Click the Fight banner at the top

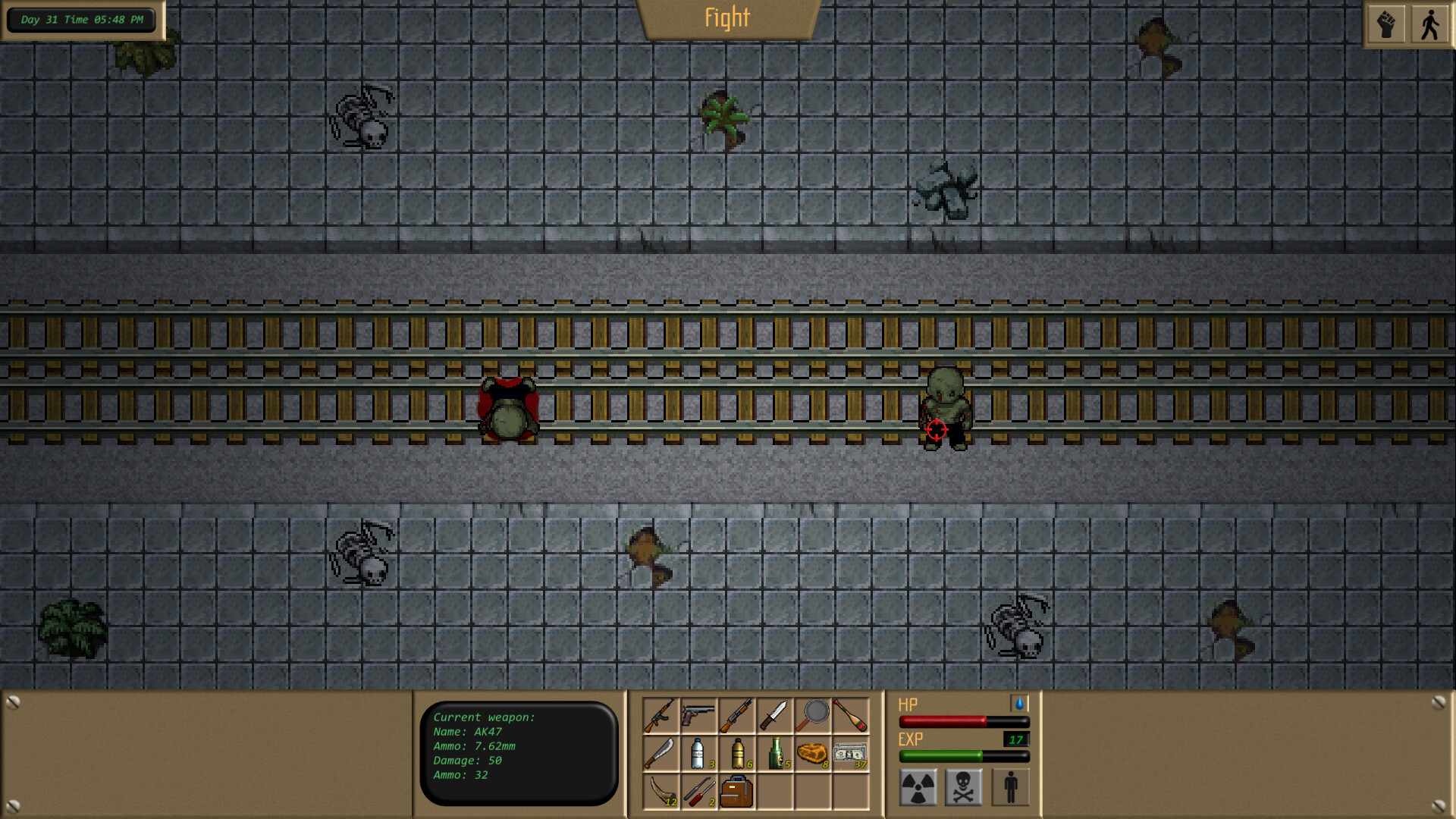click(726, 18)
